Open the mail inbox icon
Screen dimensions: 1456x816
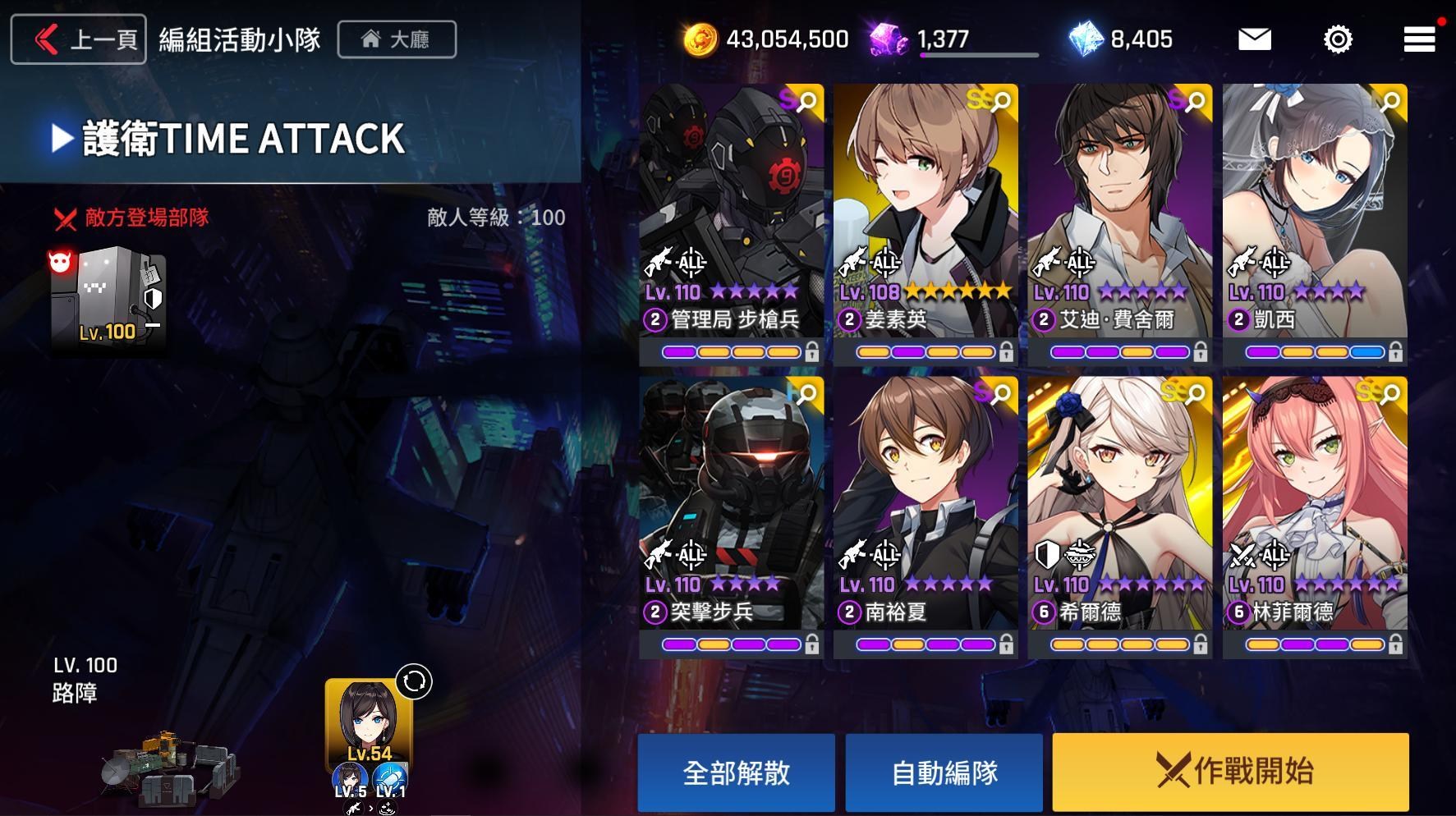click(x=1253, y=39)
